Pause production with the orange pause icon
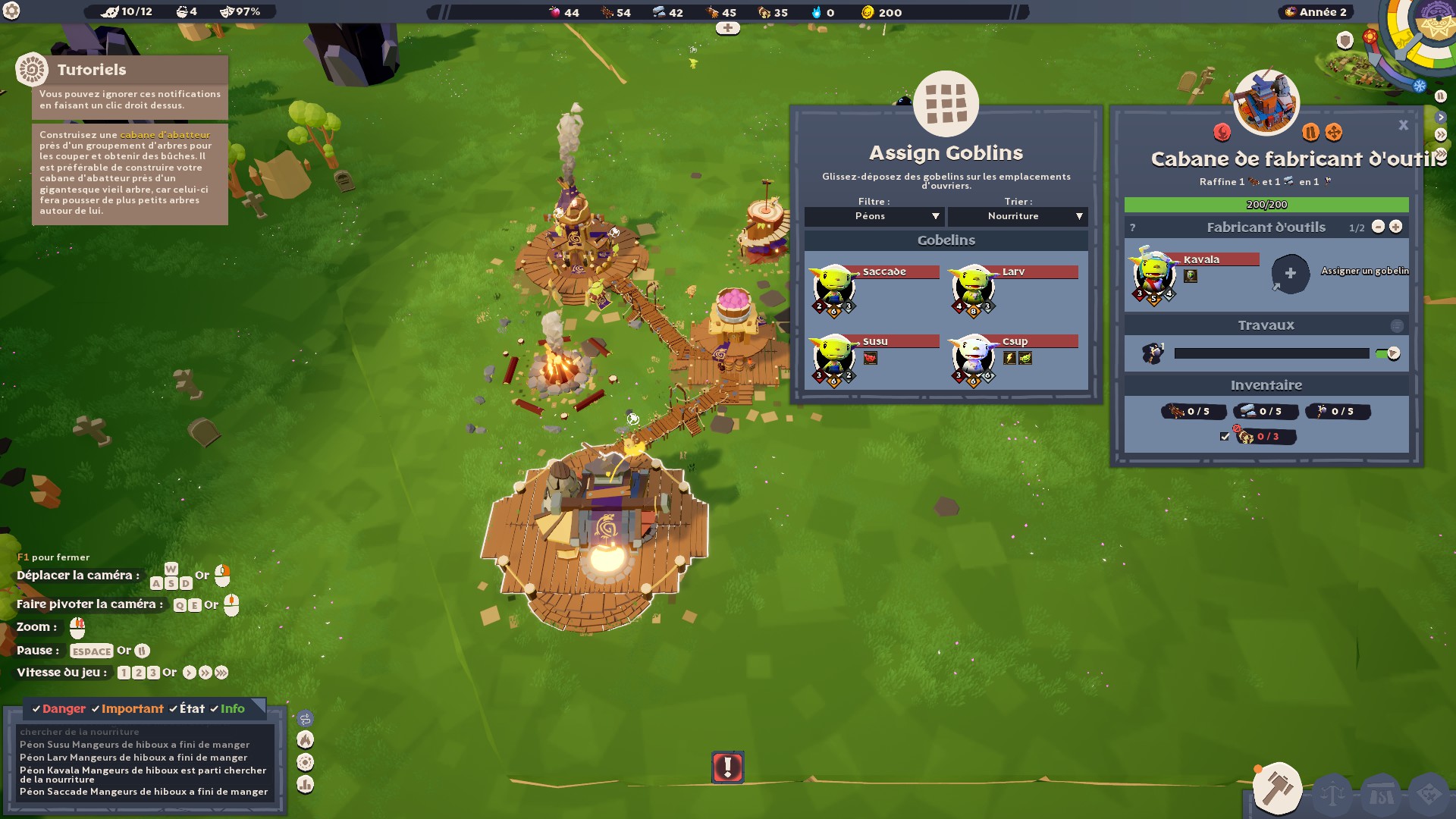The width and height of the screenshot is (1456, 819). coord(1311,133)
